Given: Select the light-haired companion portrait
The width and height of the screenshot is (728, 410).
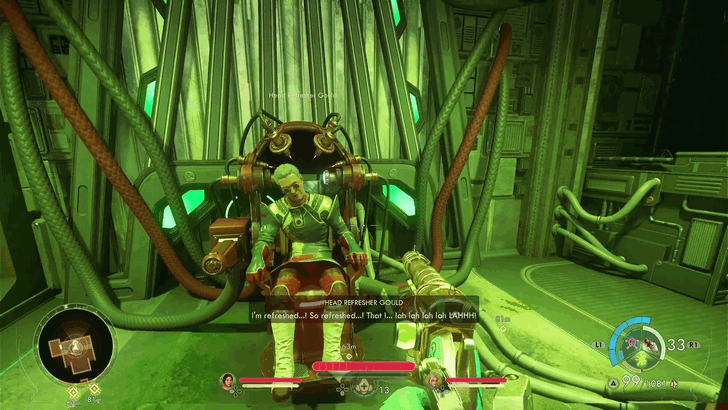Looking at the screenshot, I should click(x=434, y=381).
